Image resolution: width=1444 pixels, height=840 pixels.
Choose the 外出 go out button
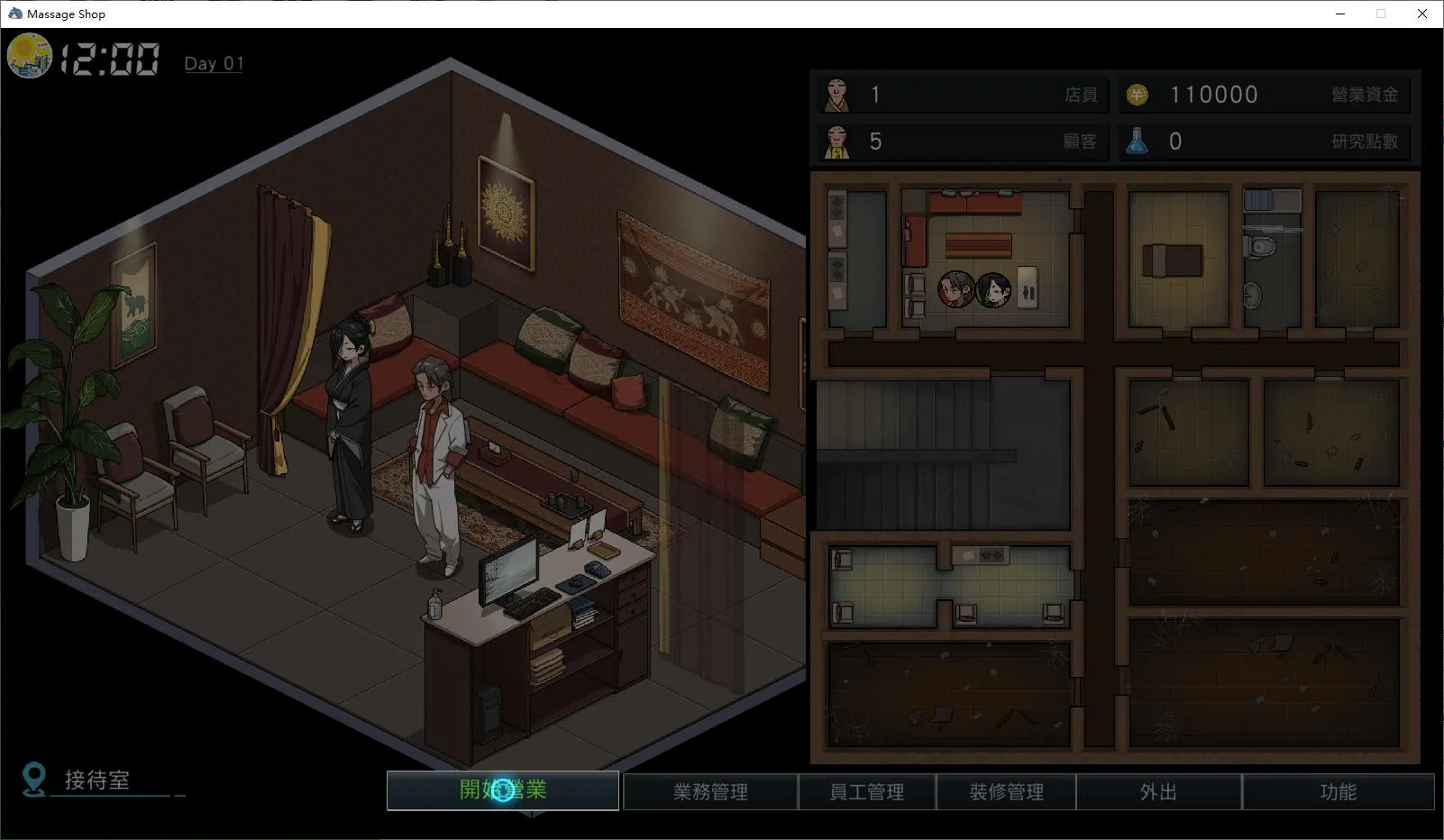pos(1158,791)
